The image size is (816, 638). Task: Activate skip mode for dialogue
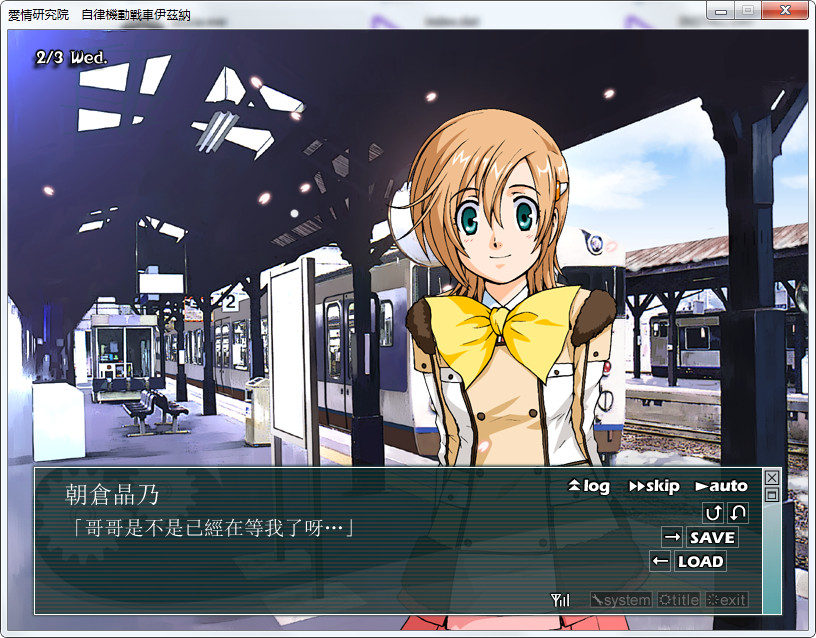point(654,486)
